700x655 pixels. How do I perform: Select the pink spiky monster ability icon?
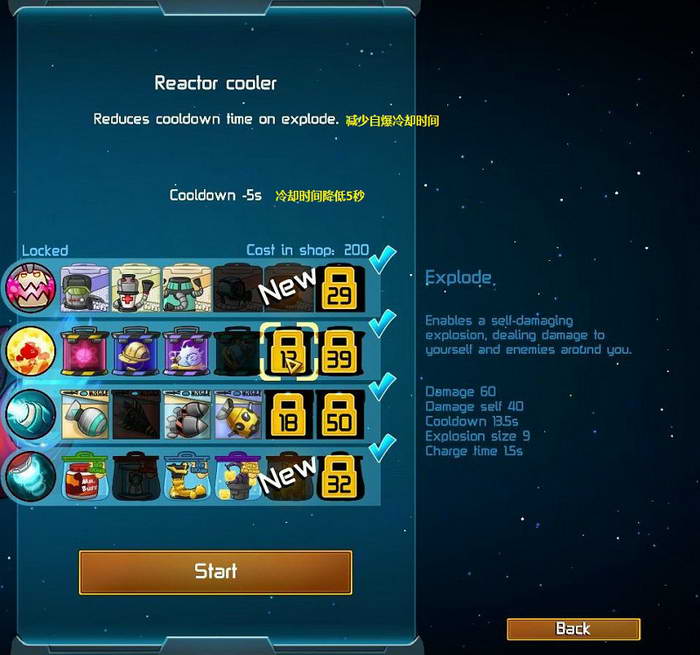click(x=30, y=288)
